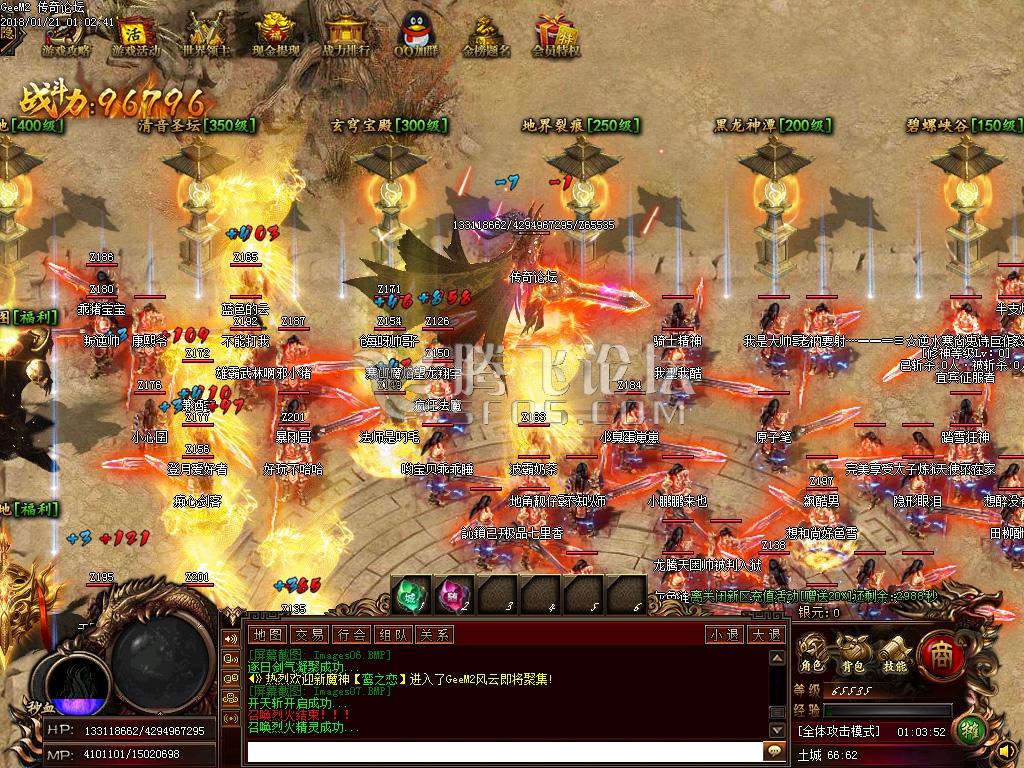Open the 地图 map button

click(267, 634)
